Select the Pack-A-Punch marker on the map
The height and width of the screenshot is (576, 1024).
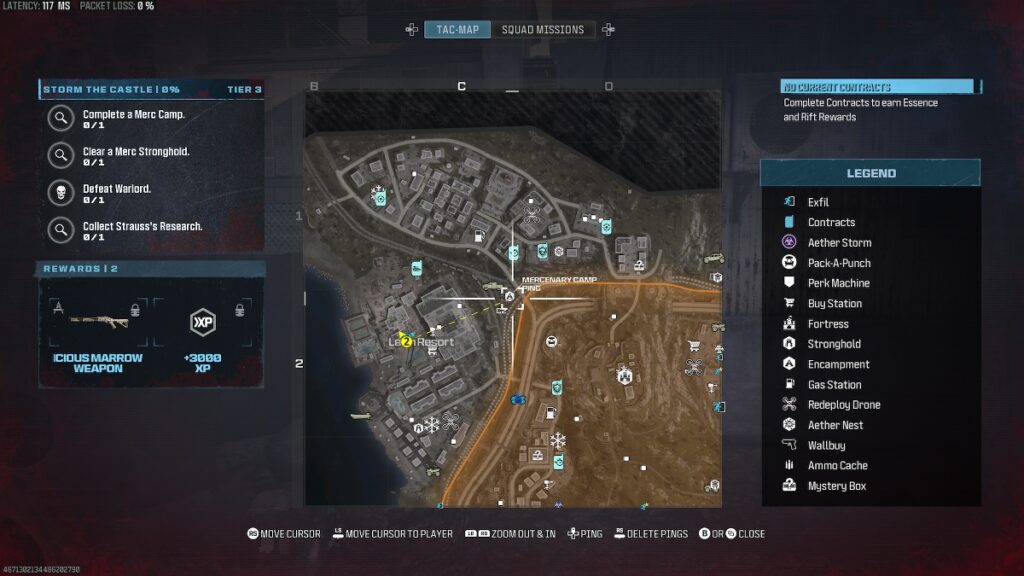pos(550,342)
